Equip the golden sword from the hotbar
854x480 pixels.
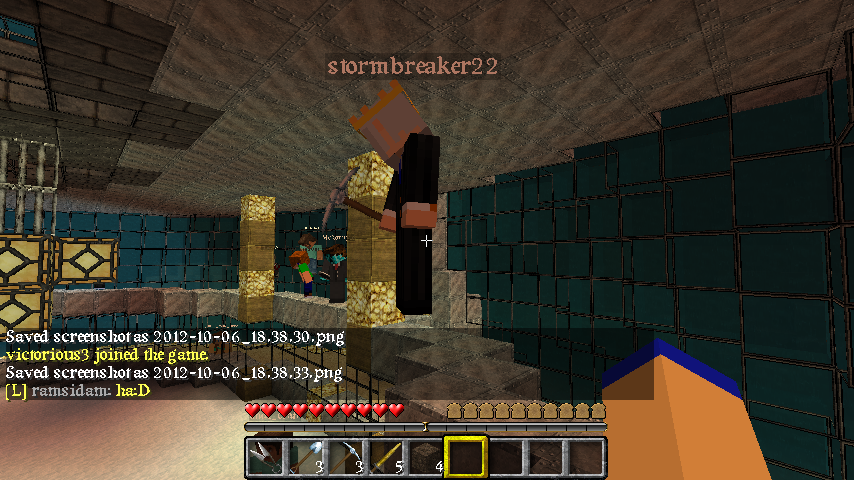click(386, 458)
